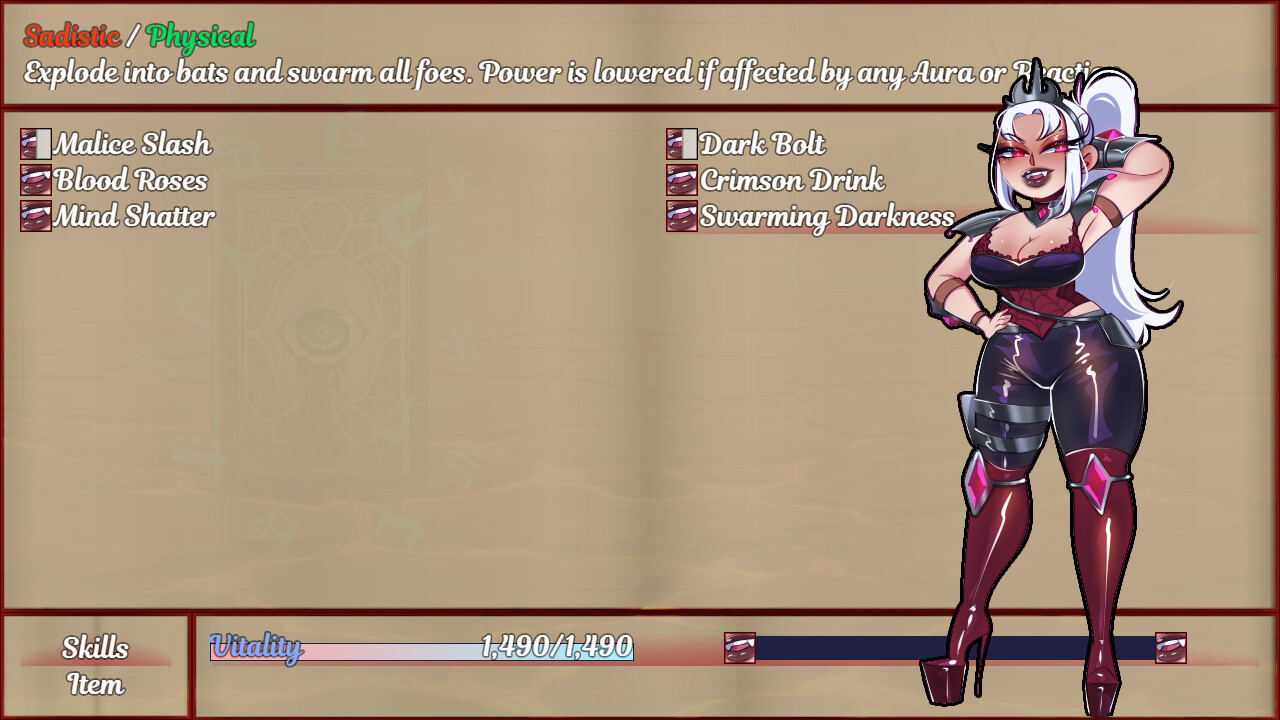Select the Swarming Darkness skill entry

[823, 217]
